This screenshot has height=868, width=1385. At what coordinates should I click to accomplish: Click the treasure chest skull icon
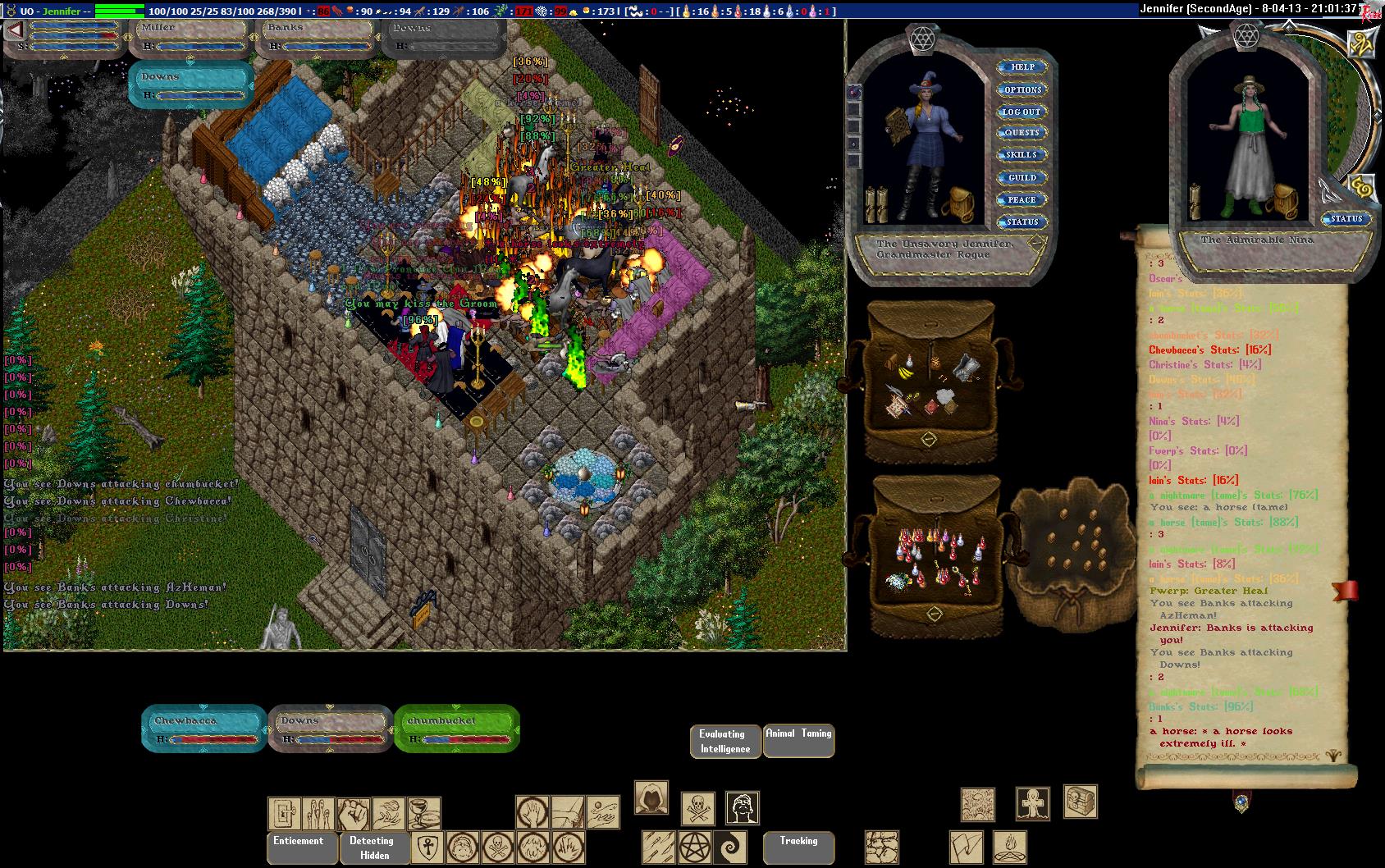pyautogui.click(x=1080, y=801)
